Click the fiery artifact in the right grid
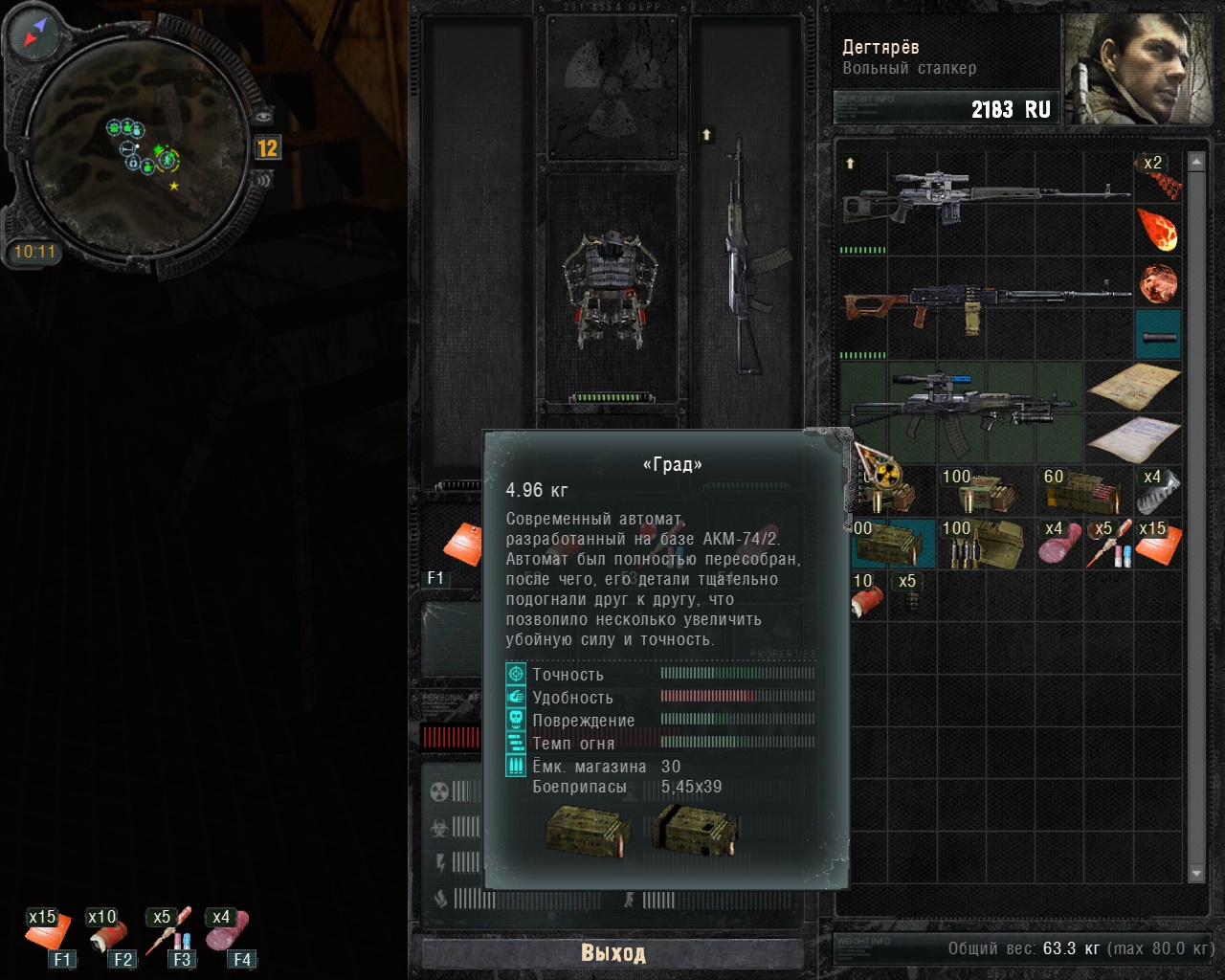 [1159, 231]
